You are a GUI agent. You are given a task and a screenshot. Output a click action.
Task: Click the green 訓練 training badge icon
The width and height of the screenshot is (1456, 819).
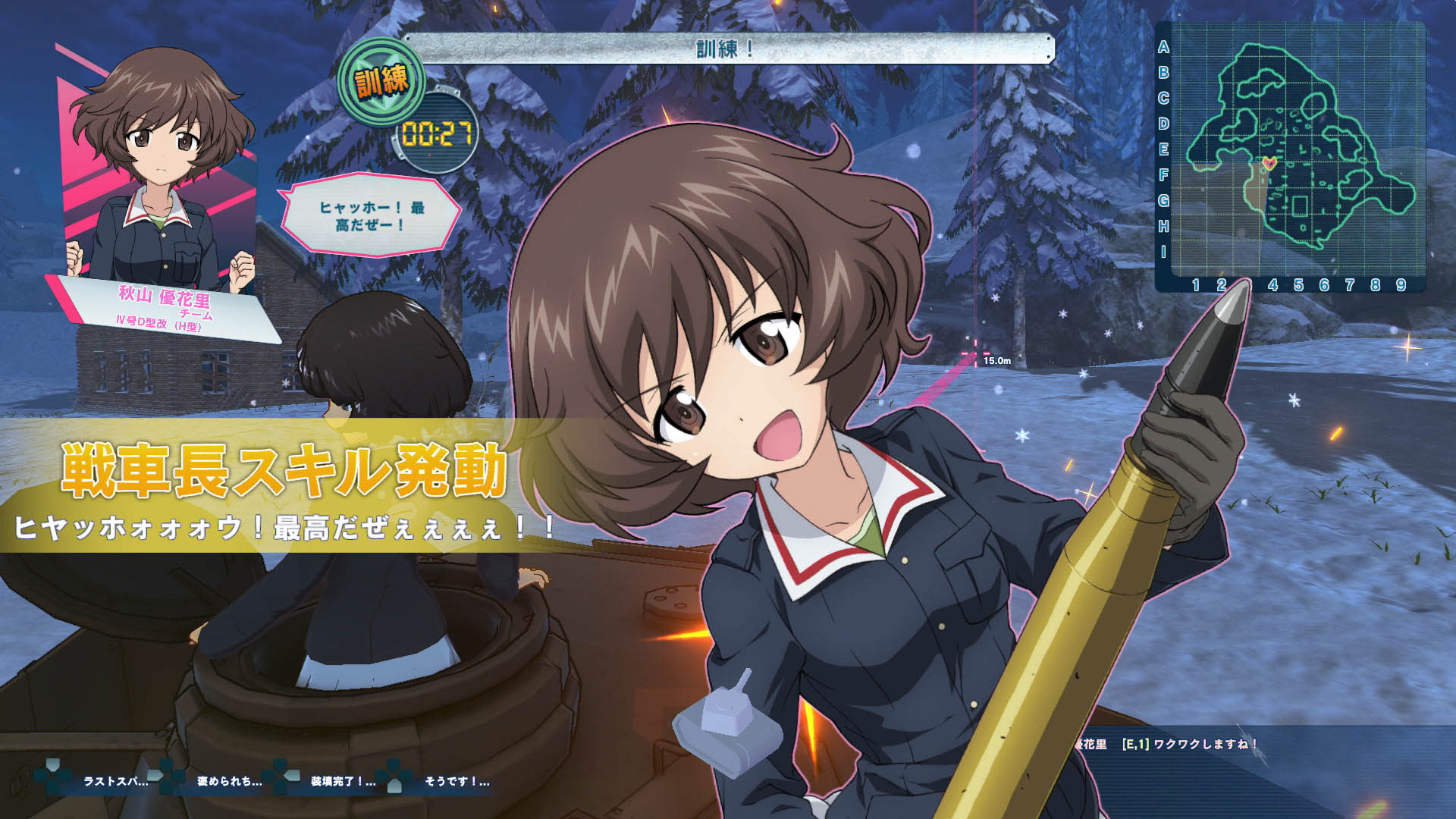click(x=379, y=80)
